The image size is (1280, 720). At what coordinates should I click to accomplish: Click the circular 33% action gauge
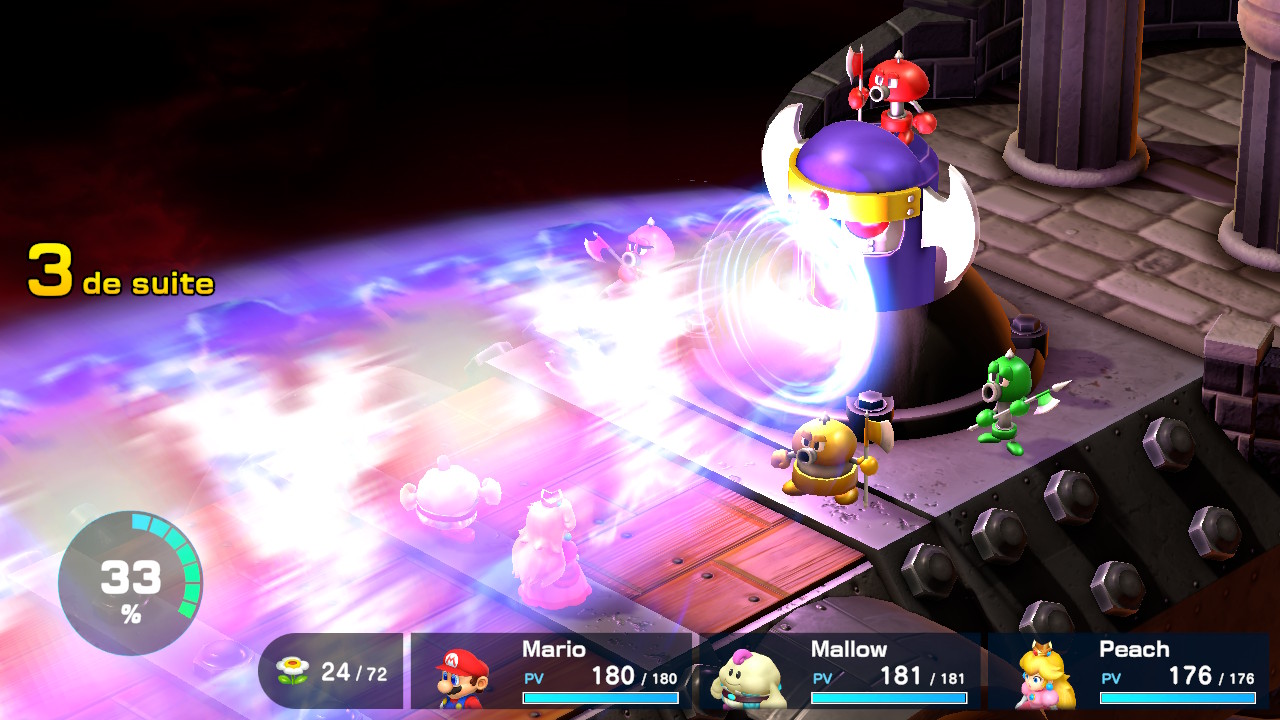130,583
